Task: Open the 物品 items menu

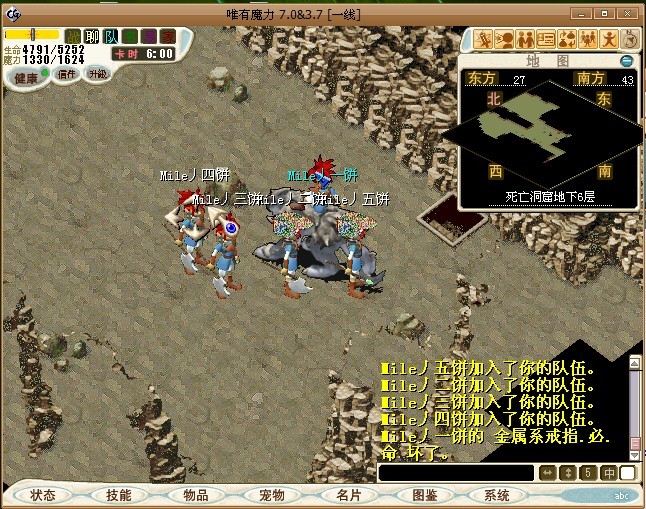Action: point(195,495)
